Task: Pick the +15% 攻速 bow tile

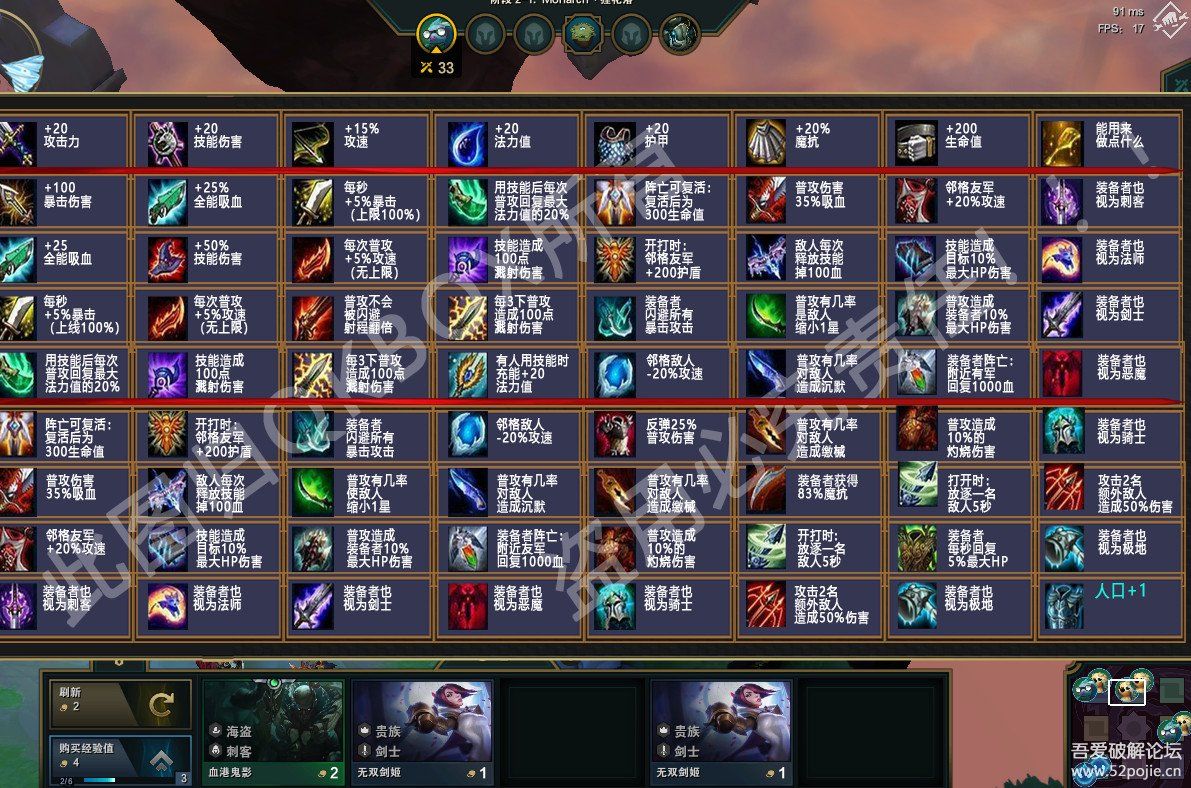Action: coord(357,142)
